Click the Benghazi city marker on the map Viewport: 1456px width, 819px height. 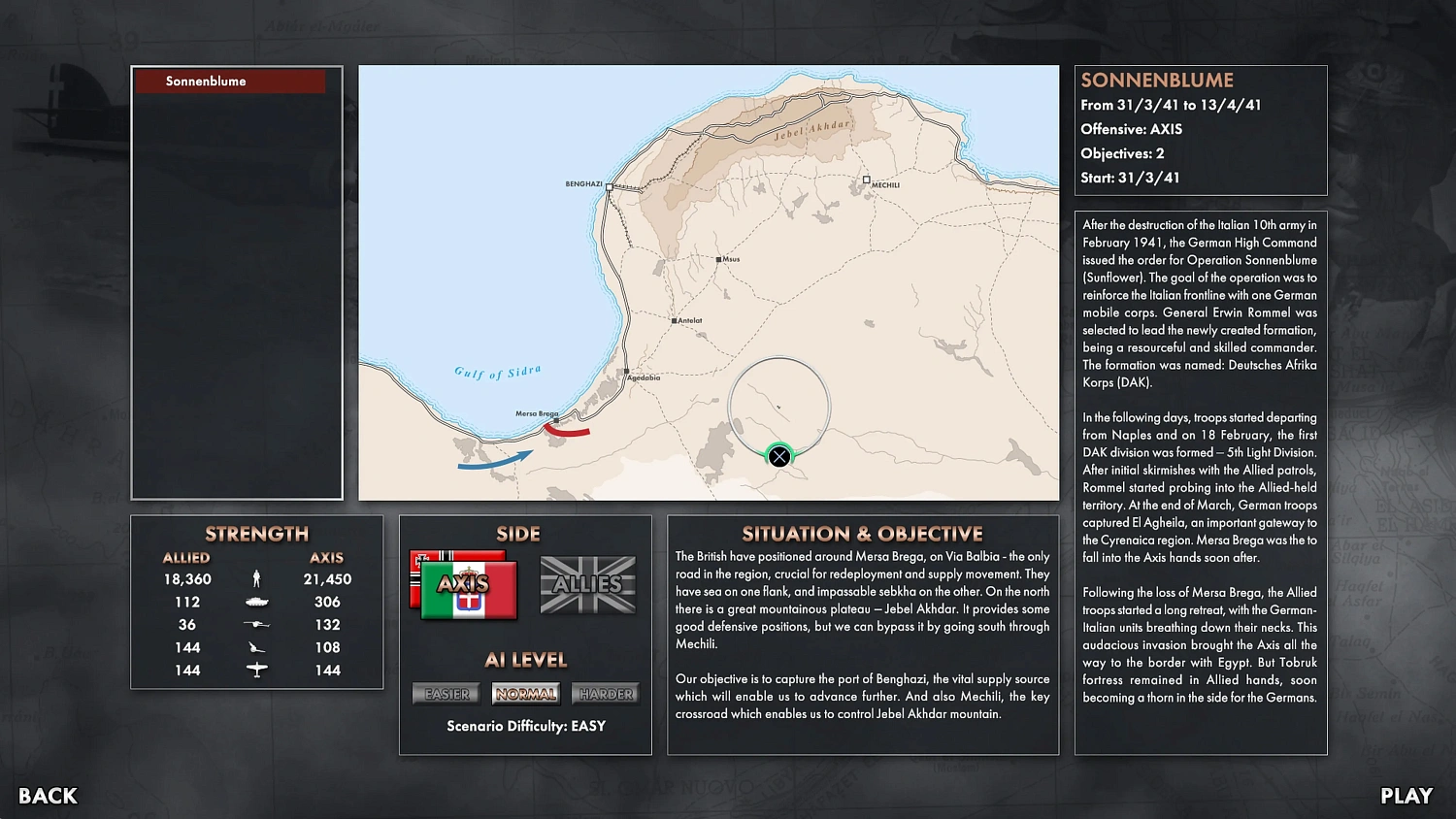[x=609, y=188]
